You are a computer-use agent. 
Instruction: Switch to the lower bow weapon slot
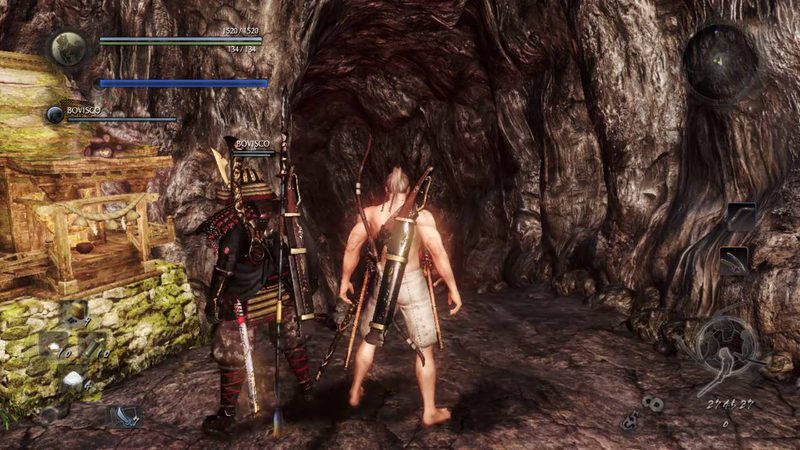pyautogui.click(x=735, y=260)
